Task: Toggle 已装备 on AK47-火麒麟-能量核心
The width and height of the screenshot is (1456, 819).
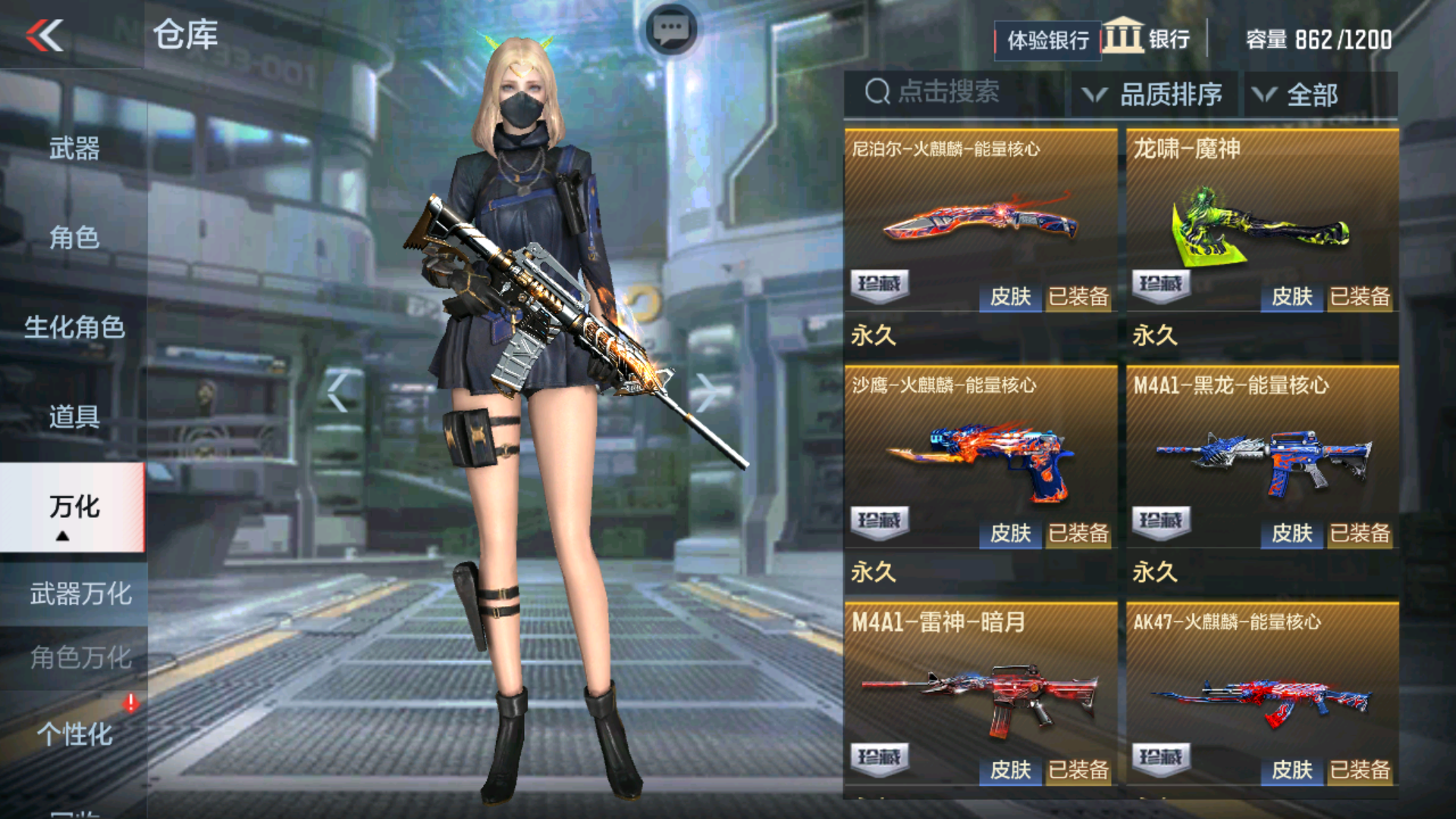Action: pos(1358,770)
